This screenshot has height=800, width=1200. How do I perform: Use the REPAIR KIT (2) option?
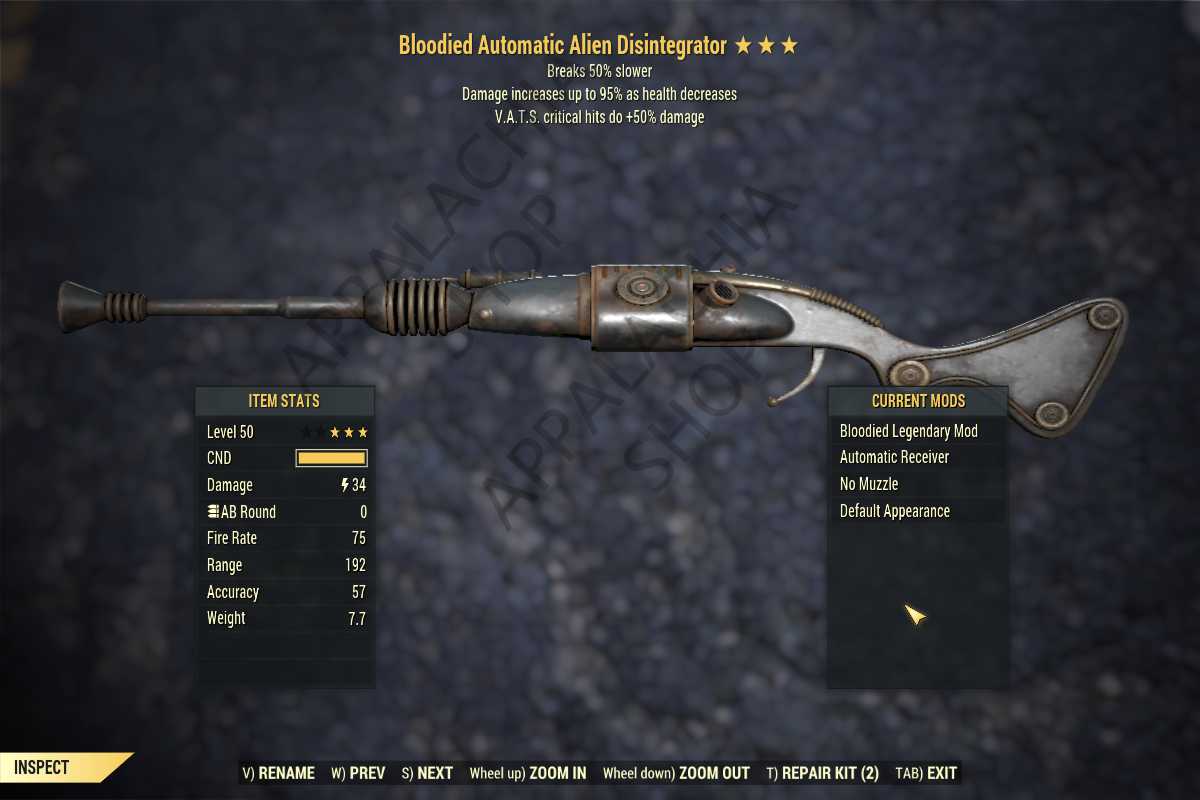click(x=822, y=773)
